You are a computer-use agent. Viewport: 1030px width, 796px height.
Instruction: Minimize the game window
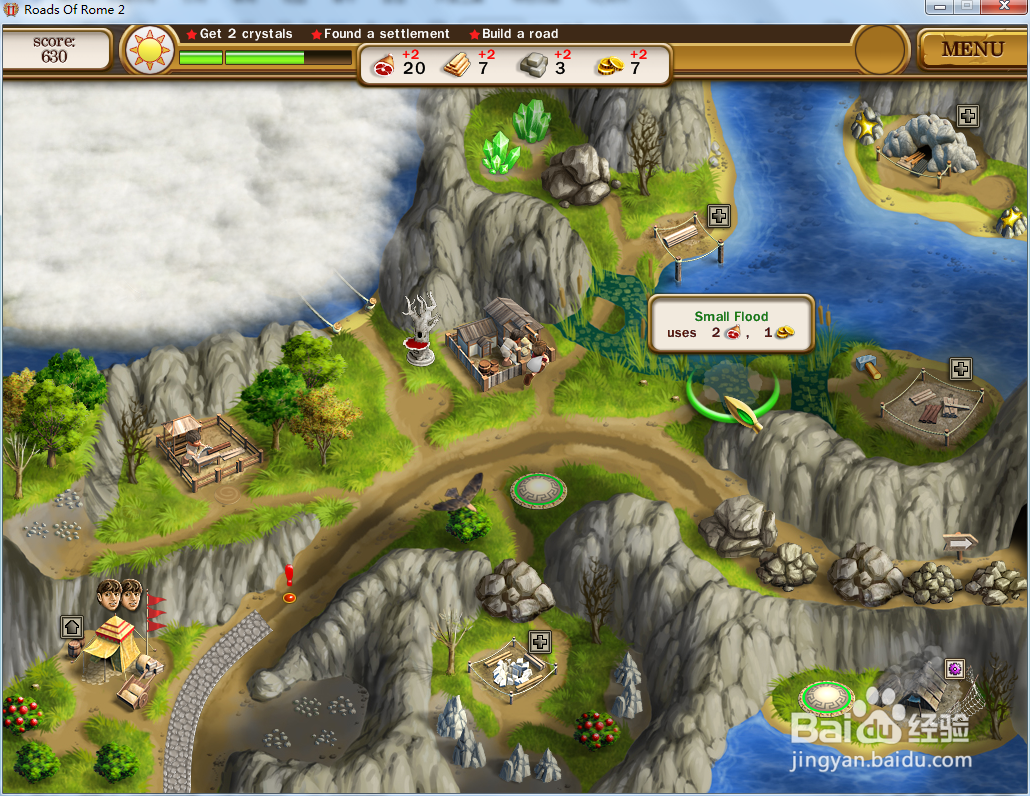click(x=940, y=8)
